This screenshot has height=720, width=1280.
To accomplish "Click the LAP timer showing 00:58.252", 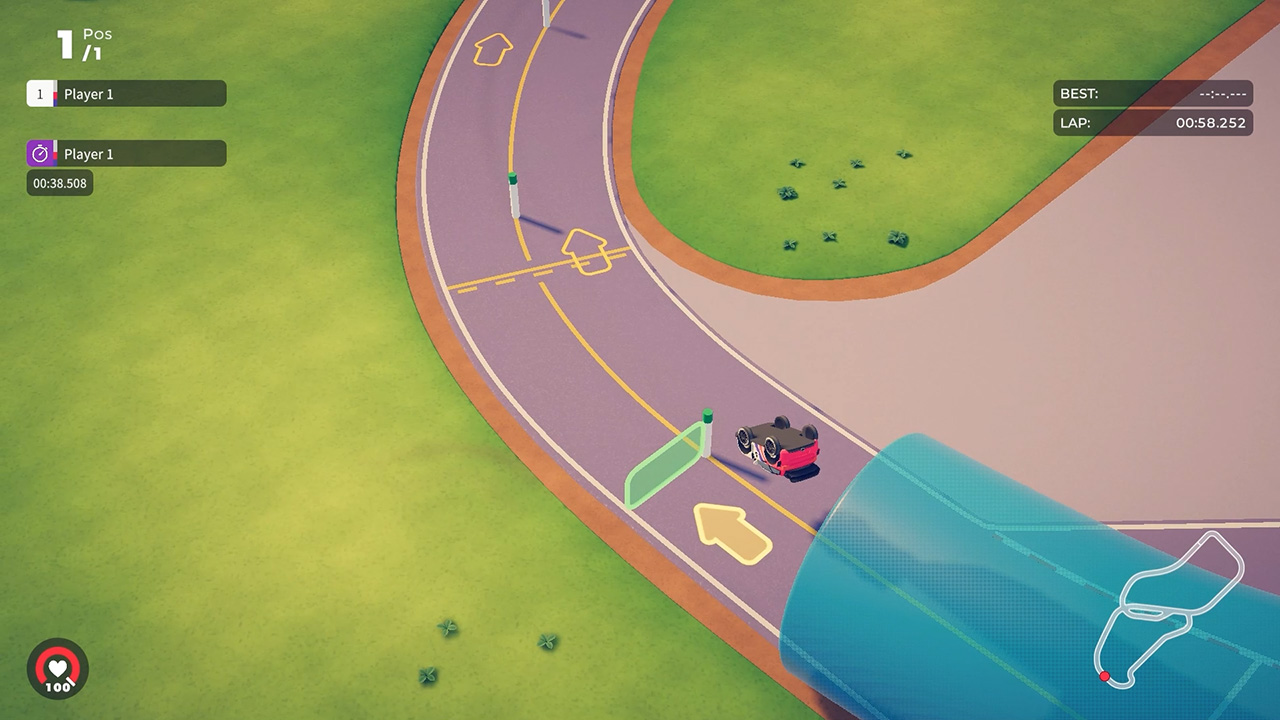I will coord(1150,123).
